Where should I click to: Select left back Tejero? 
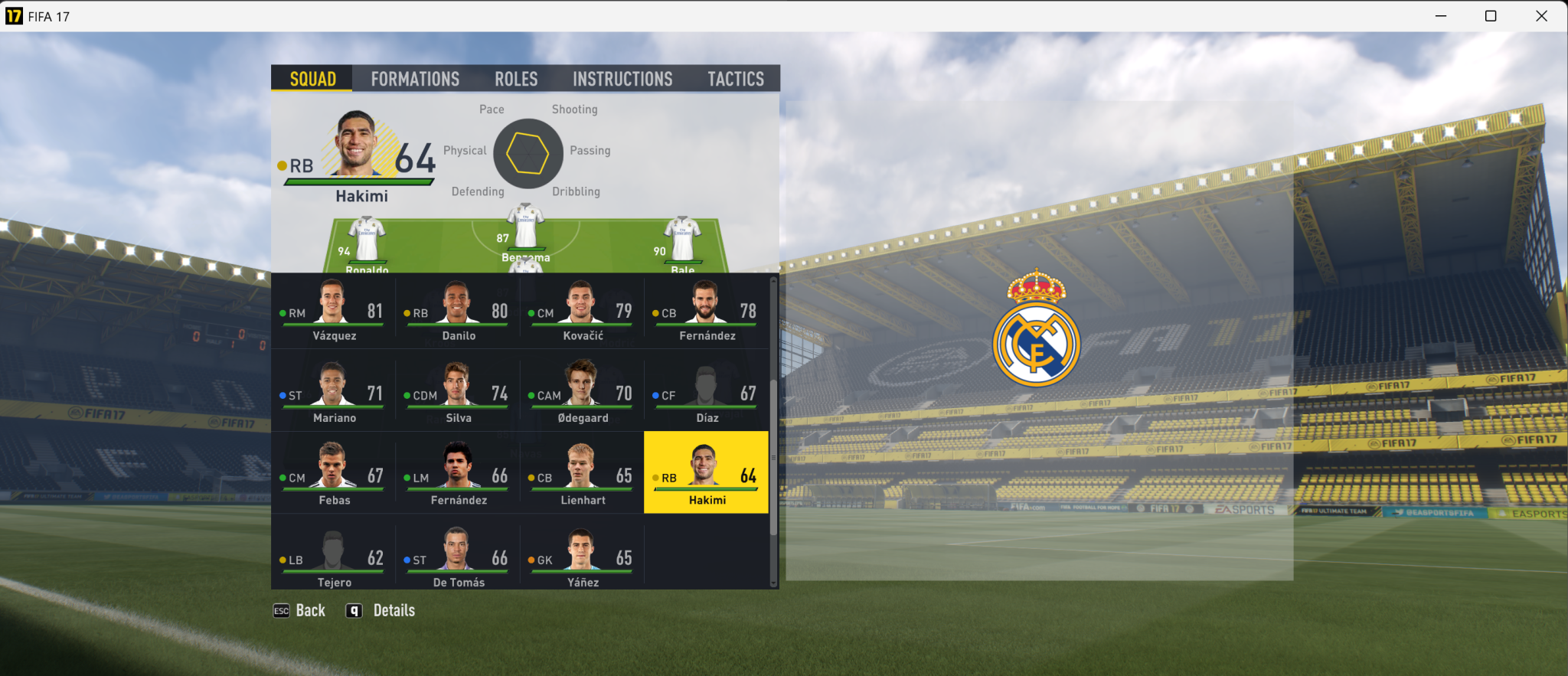coord(333,559)
